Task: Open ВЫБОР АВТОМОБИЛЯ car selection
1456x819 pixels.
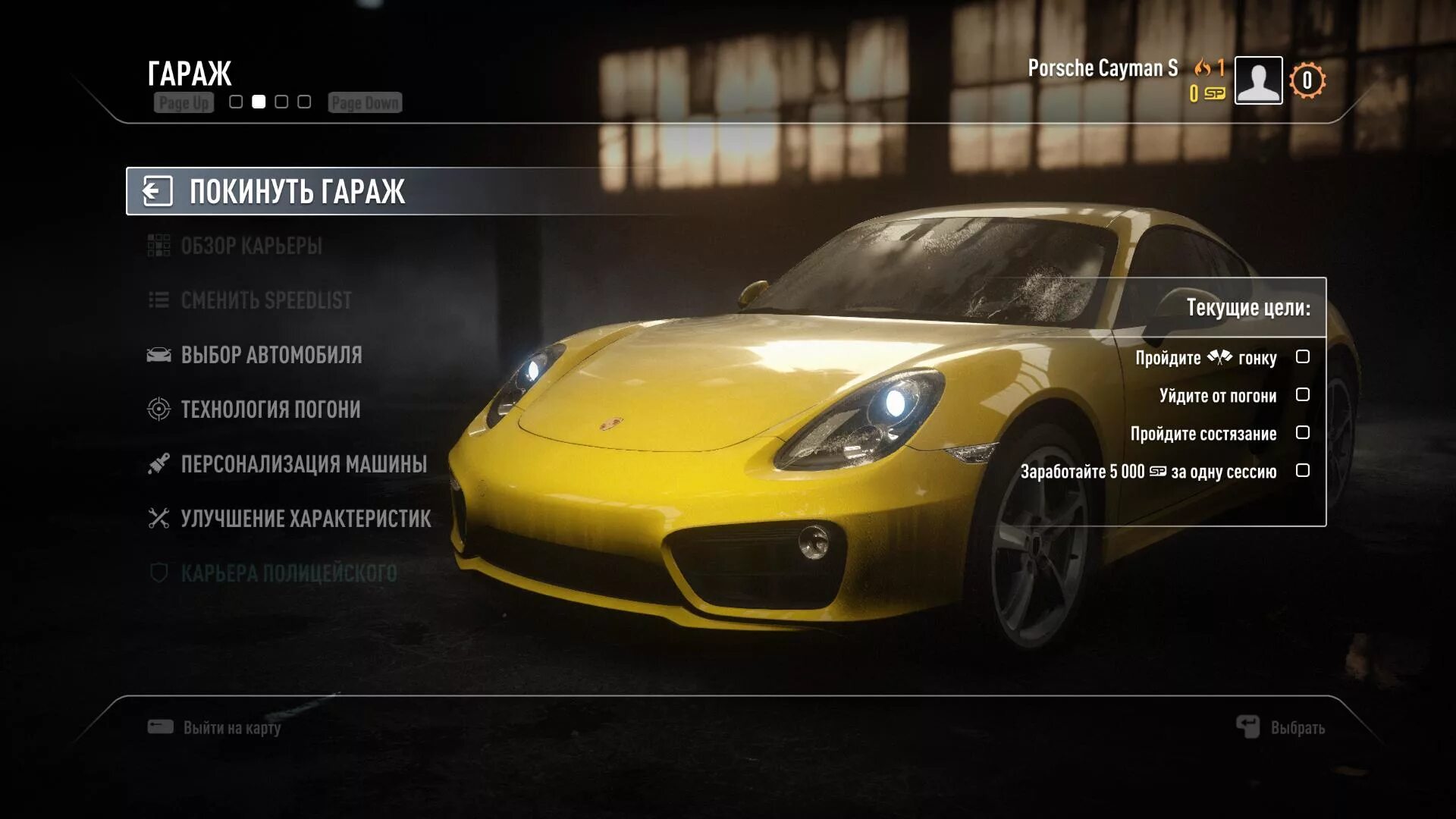Action: click(271, 355)
